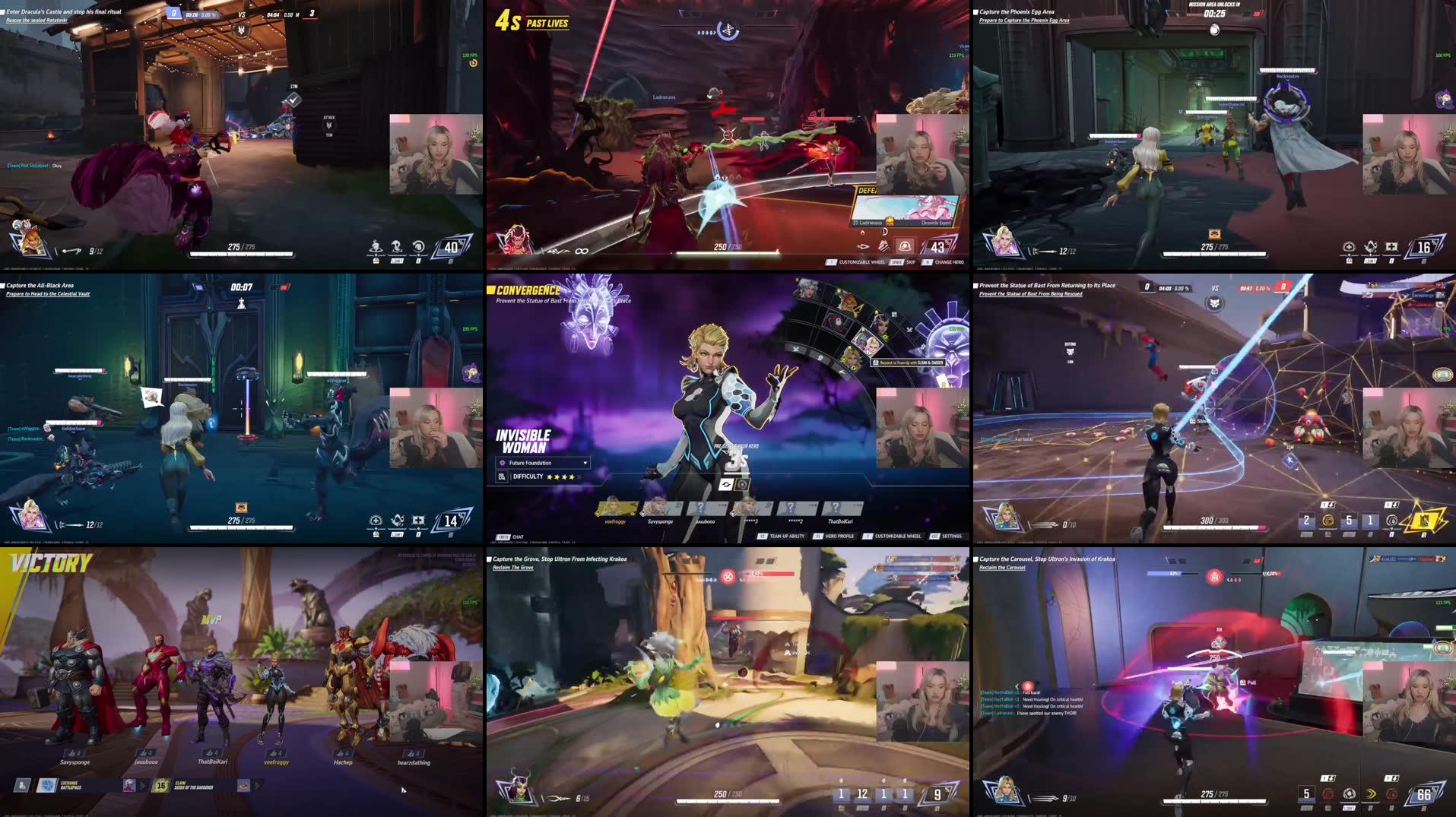Viewport: 1456px width, 817px height.
Task: Click the hero showcase icon beside Difficulty
Action: 503,477
